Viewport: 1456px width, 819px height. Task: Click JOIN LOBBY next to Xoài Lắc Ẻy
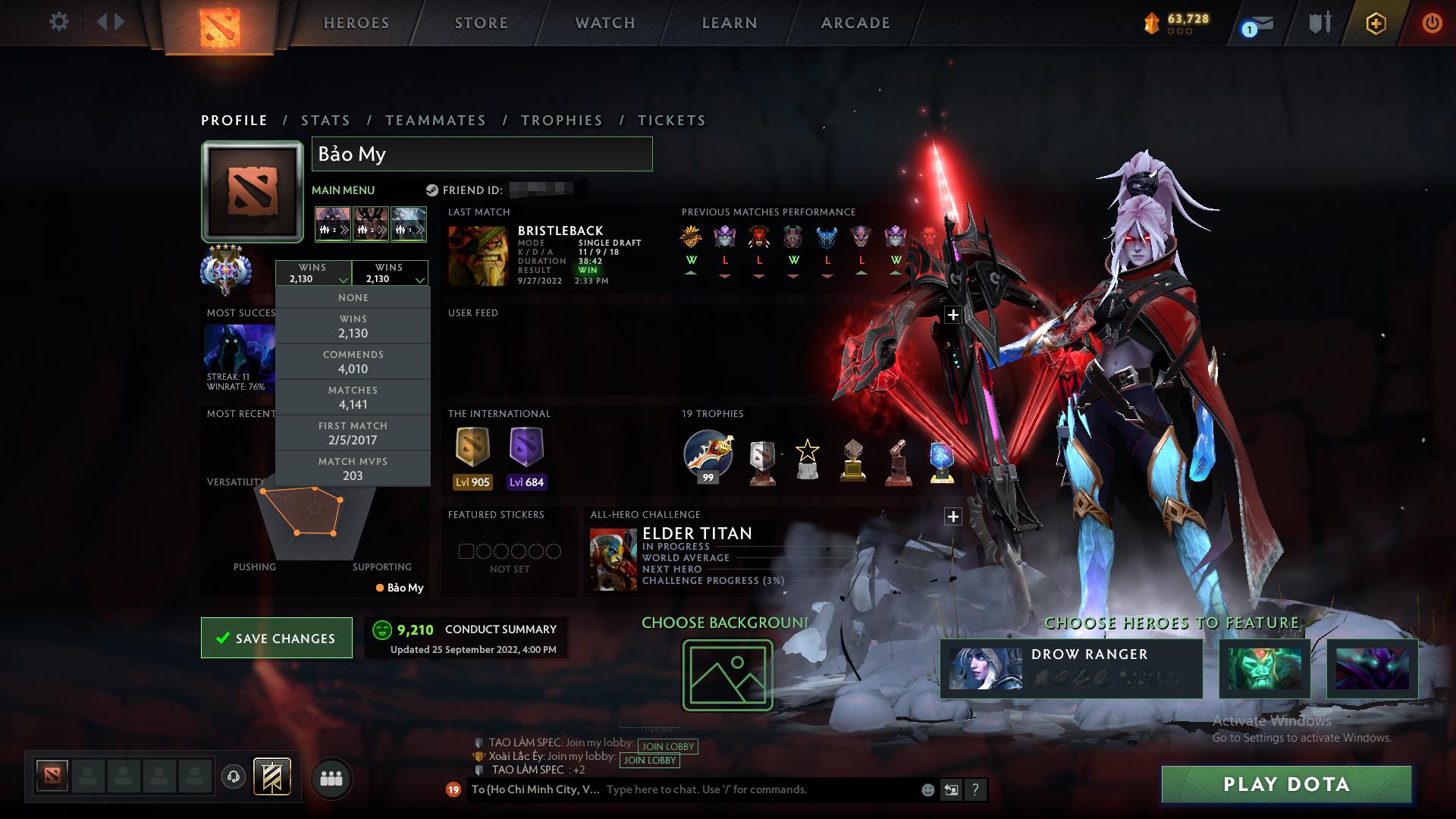click(648, 761)
